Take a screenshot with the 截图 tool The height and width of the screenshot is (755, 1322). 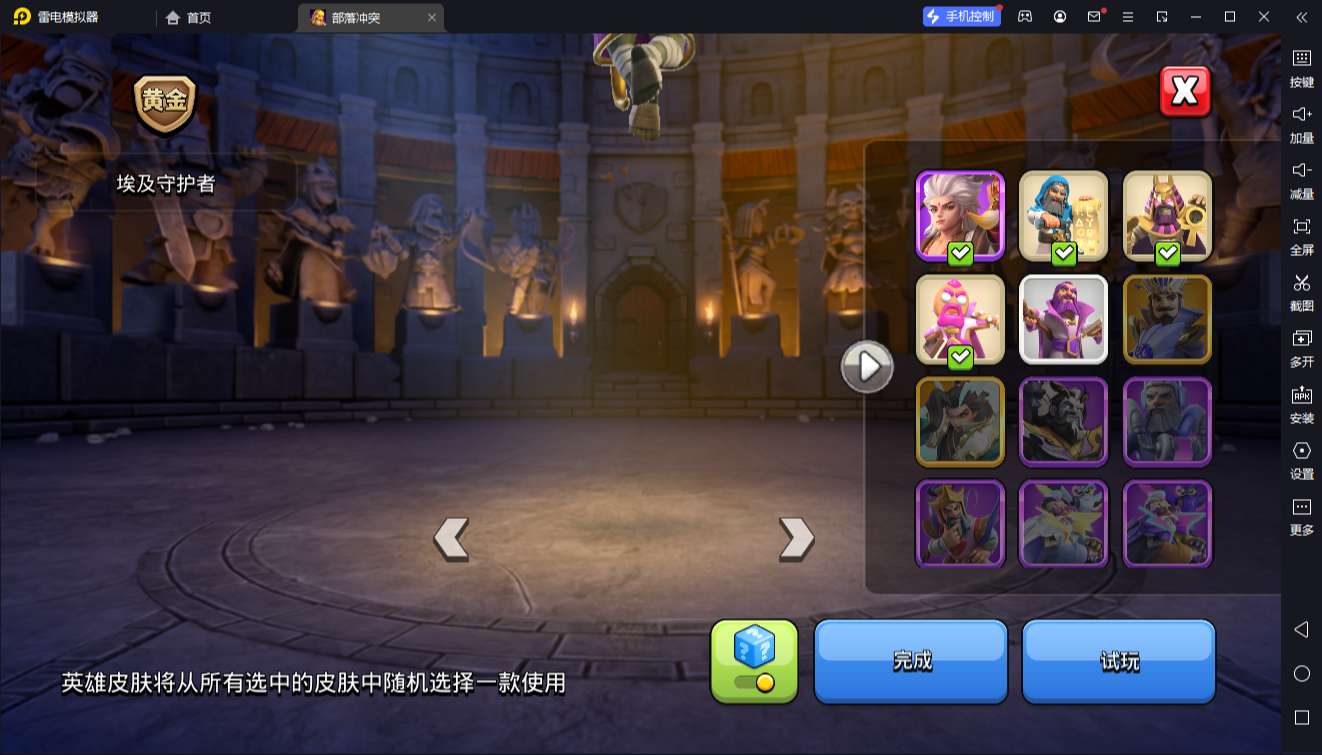click(1302, 293)
